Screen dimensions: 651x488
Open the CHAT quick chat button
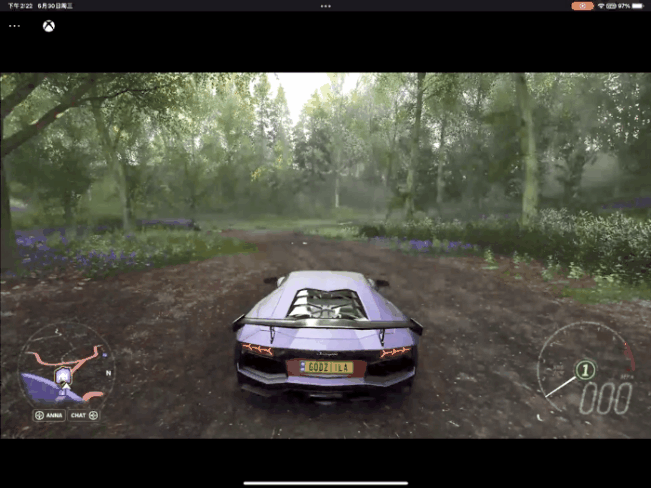[84, 415]
